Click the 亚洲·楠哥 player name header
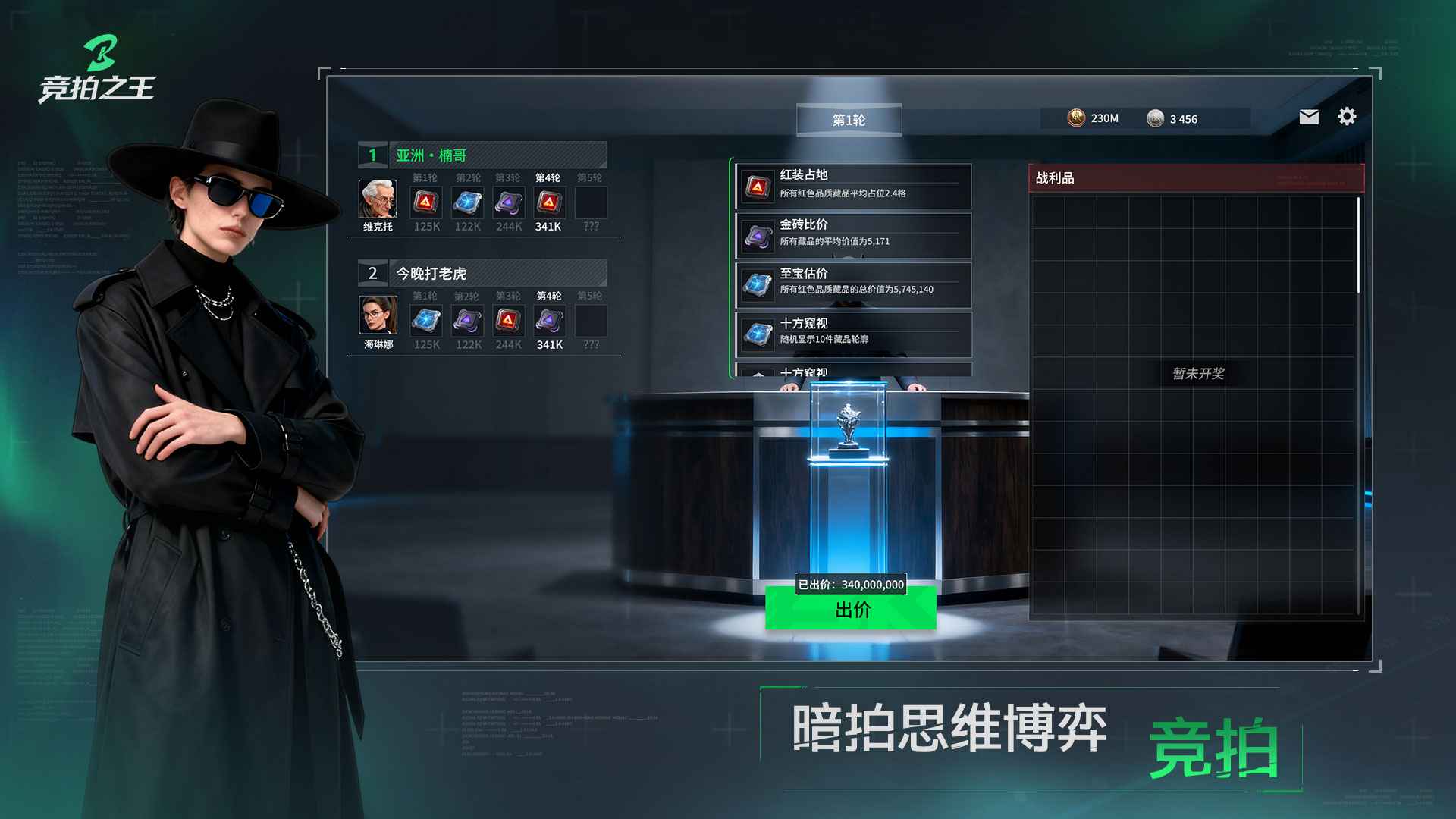1456x819 pixels. (432, 154)
